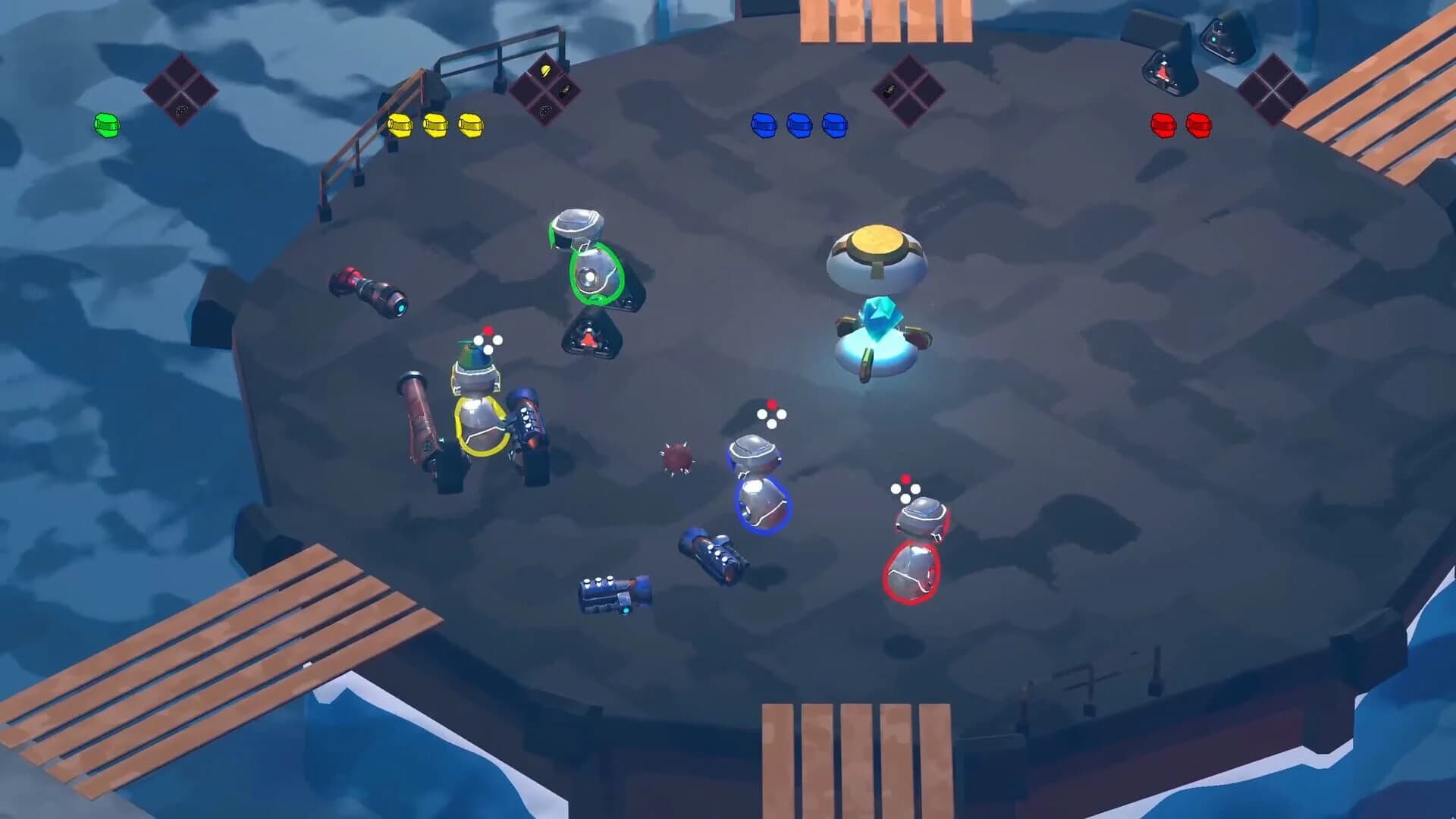Select the small yellow helmet pickup icon in yellow's inventory

click(x=544, y=71)
